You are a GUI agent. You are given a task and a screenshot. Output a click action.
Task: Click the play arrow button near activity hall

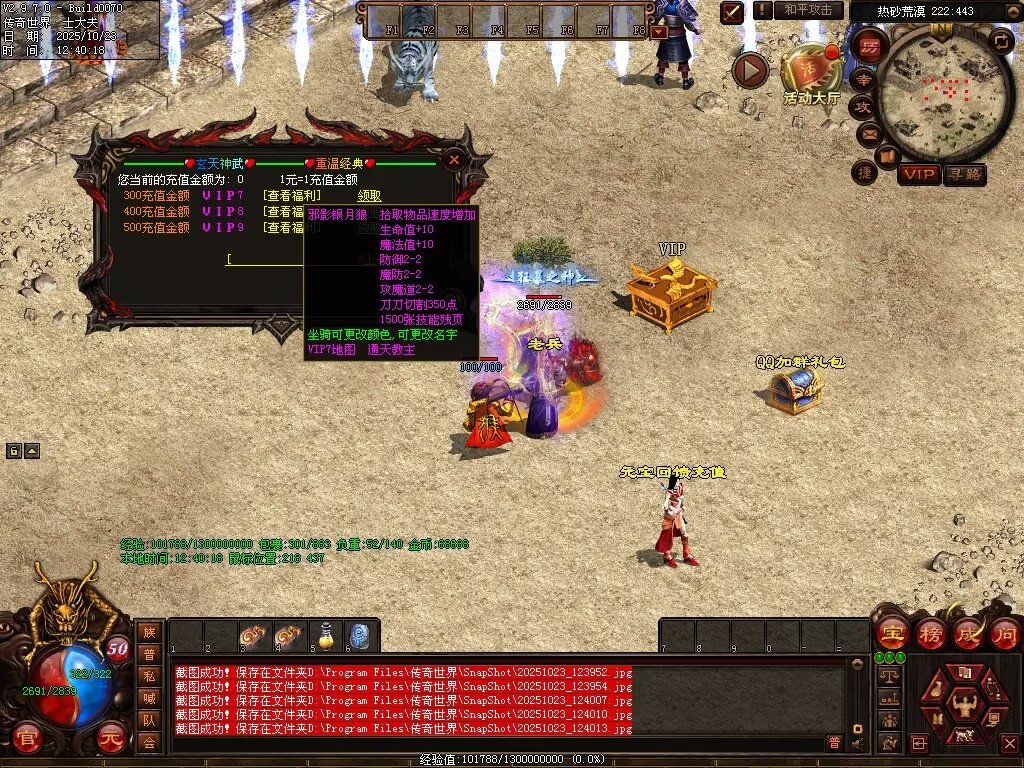click(750, 70)
